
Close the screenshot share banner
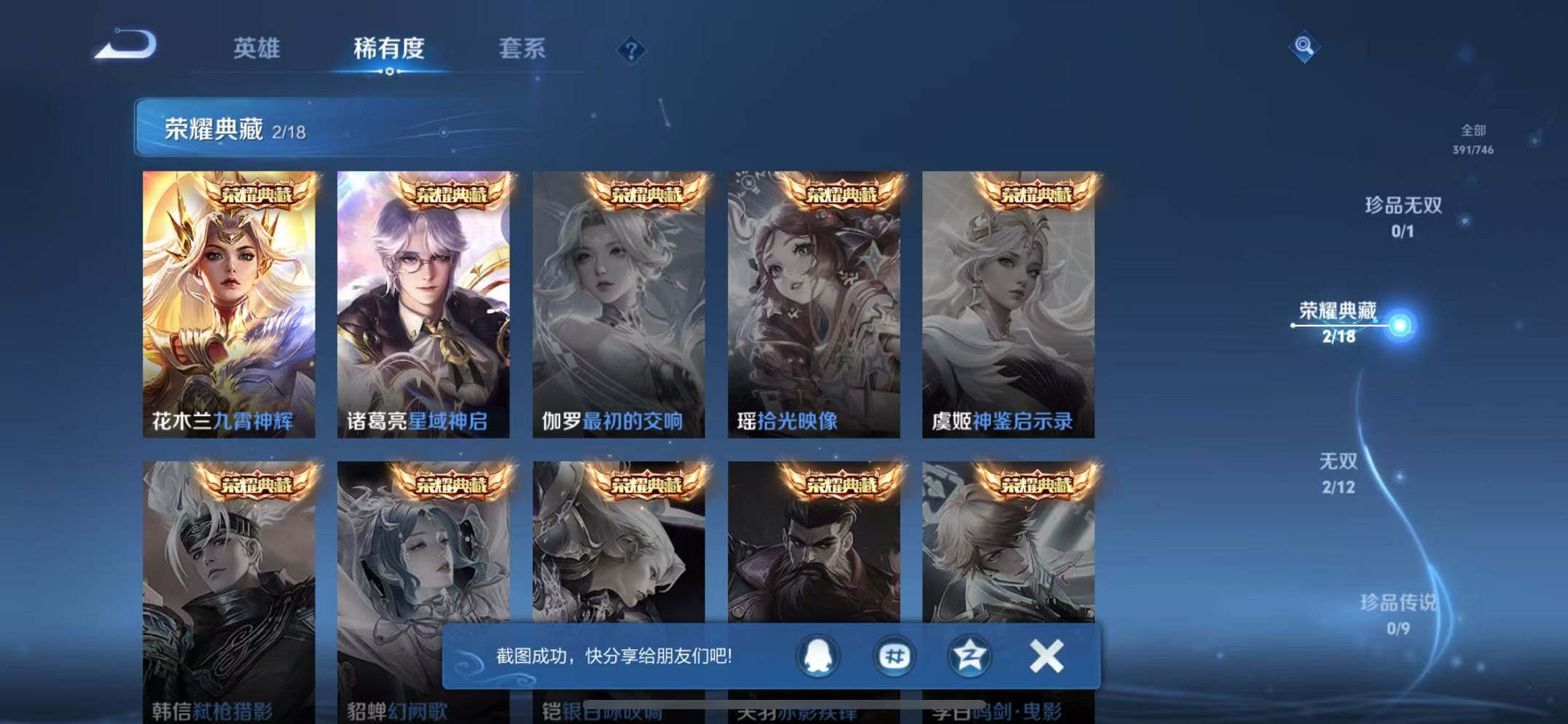1045,655
